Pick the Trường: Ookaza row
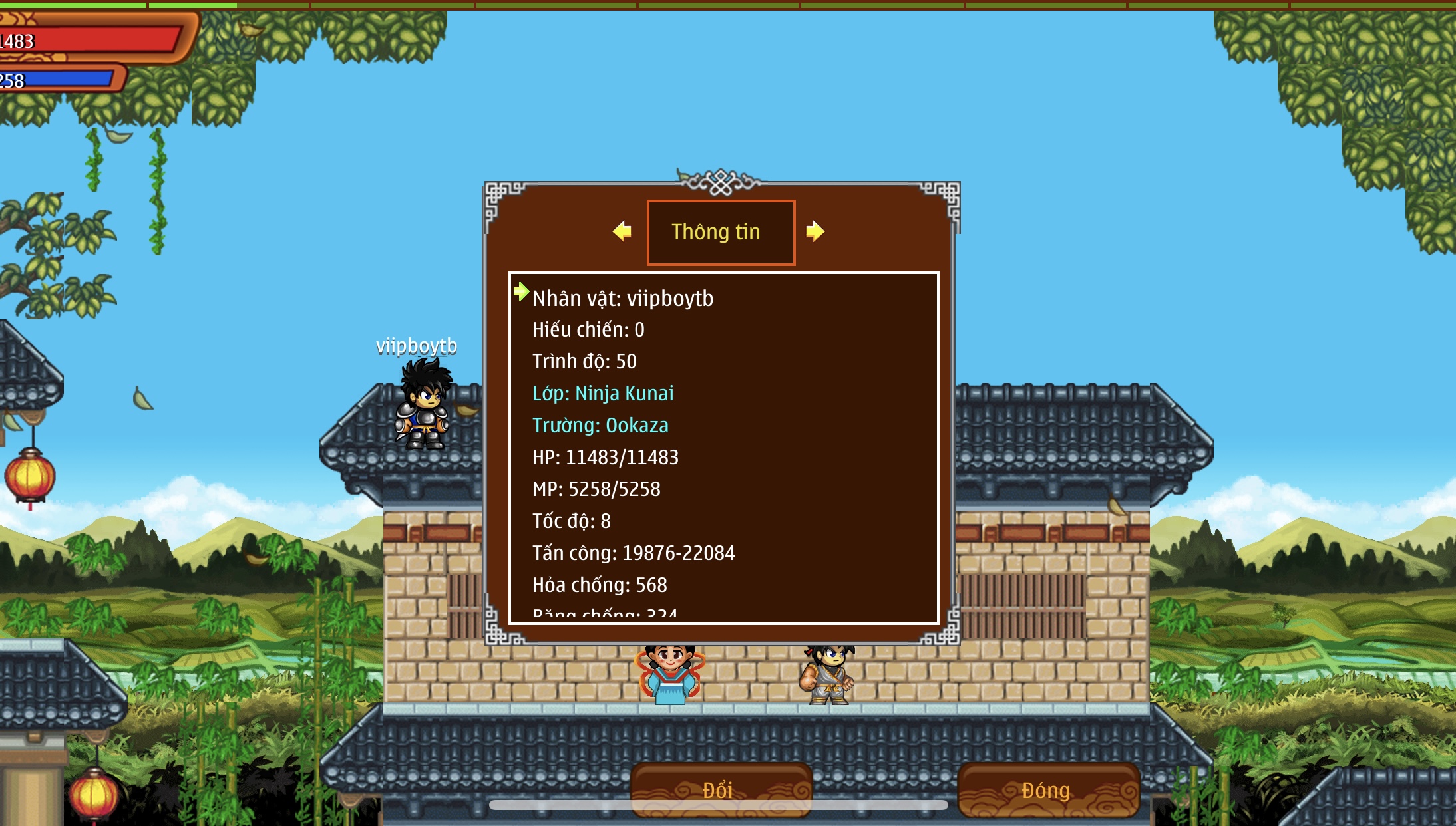 600,426
